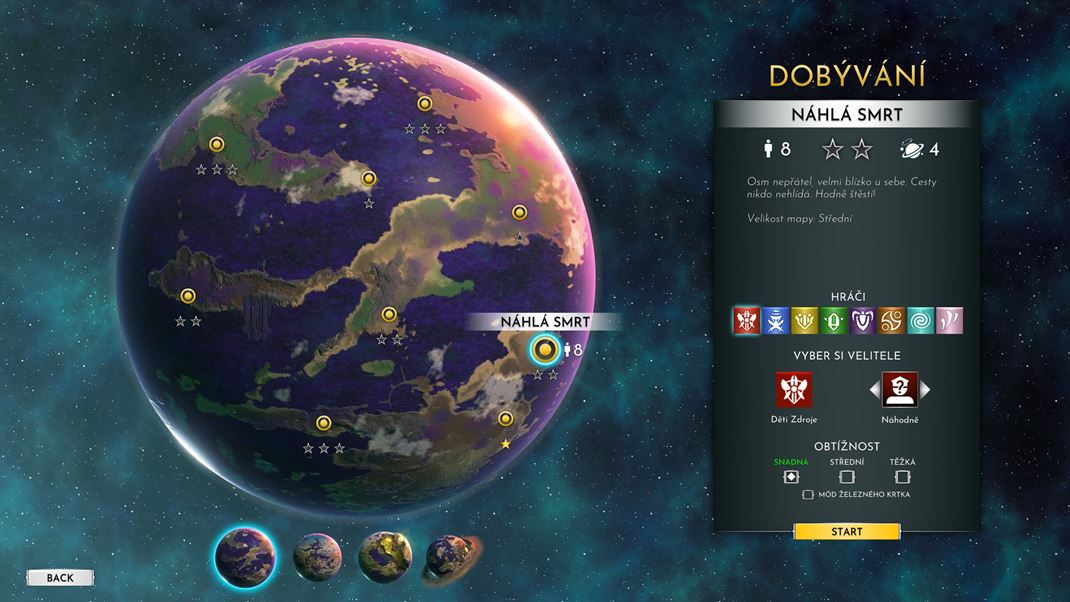Select the blue faction player icon
The width and height of the screenshot is (1070, 602).
[x=774, y=320]
